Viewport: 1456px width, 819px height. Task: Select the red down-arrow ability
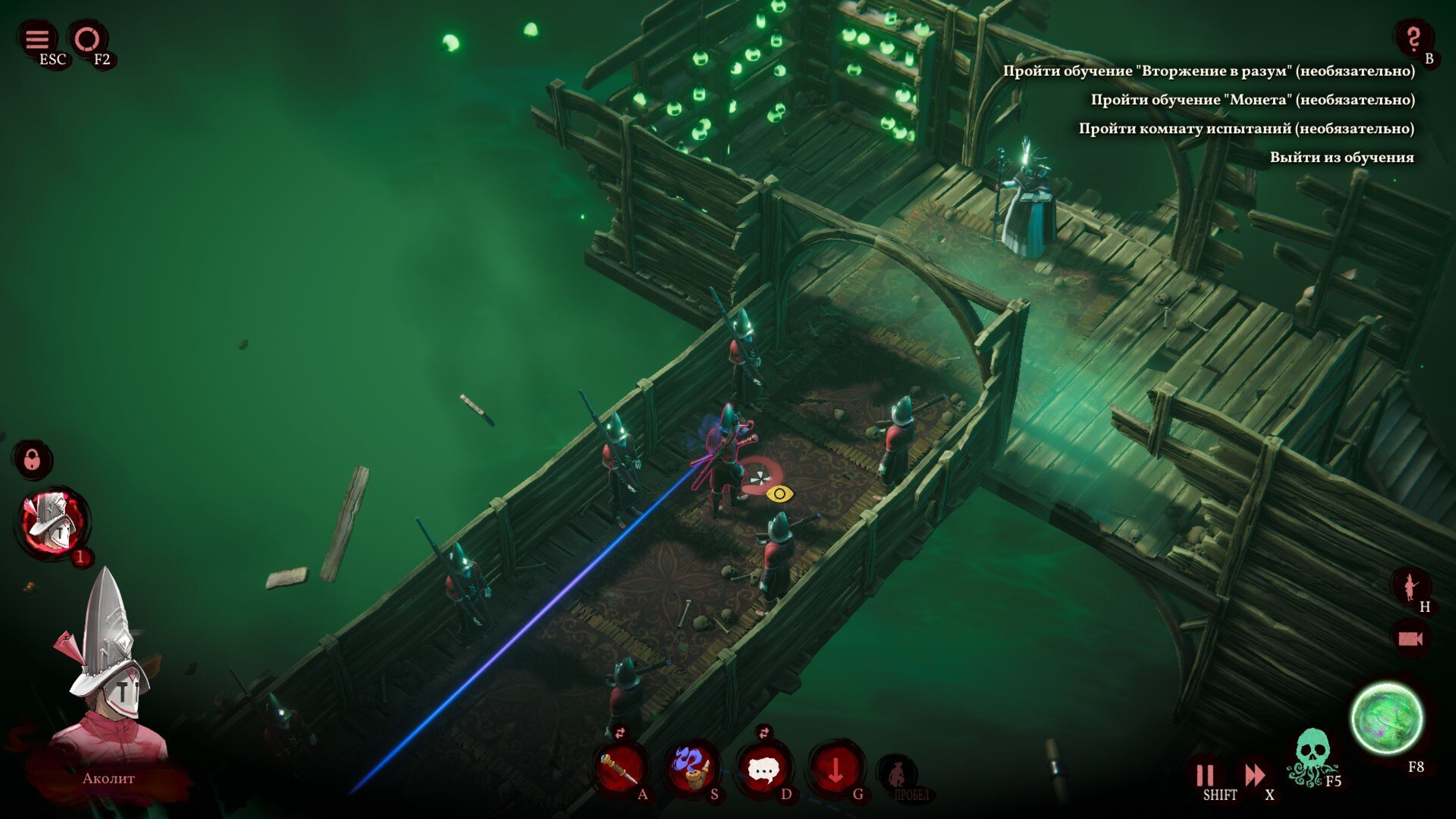835,769
